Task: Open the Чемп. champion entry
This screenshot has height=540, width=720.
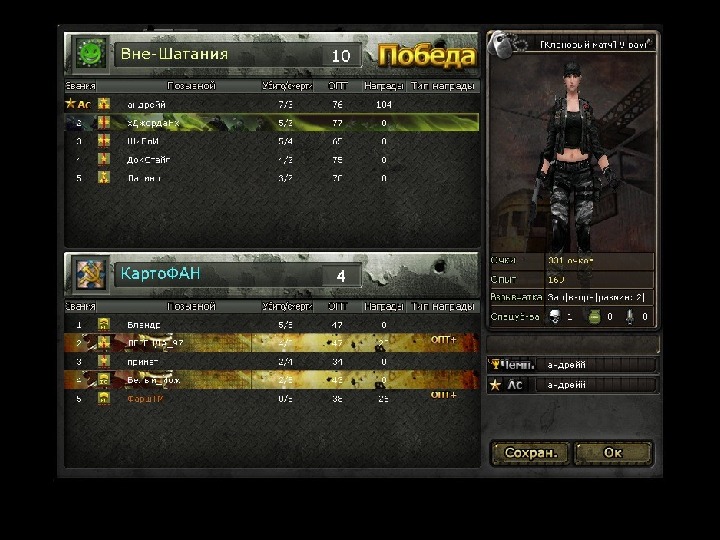Action: click(572, 365)
